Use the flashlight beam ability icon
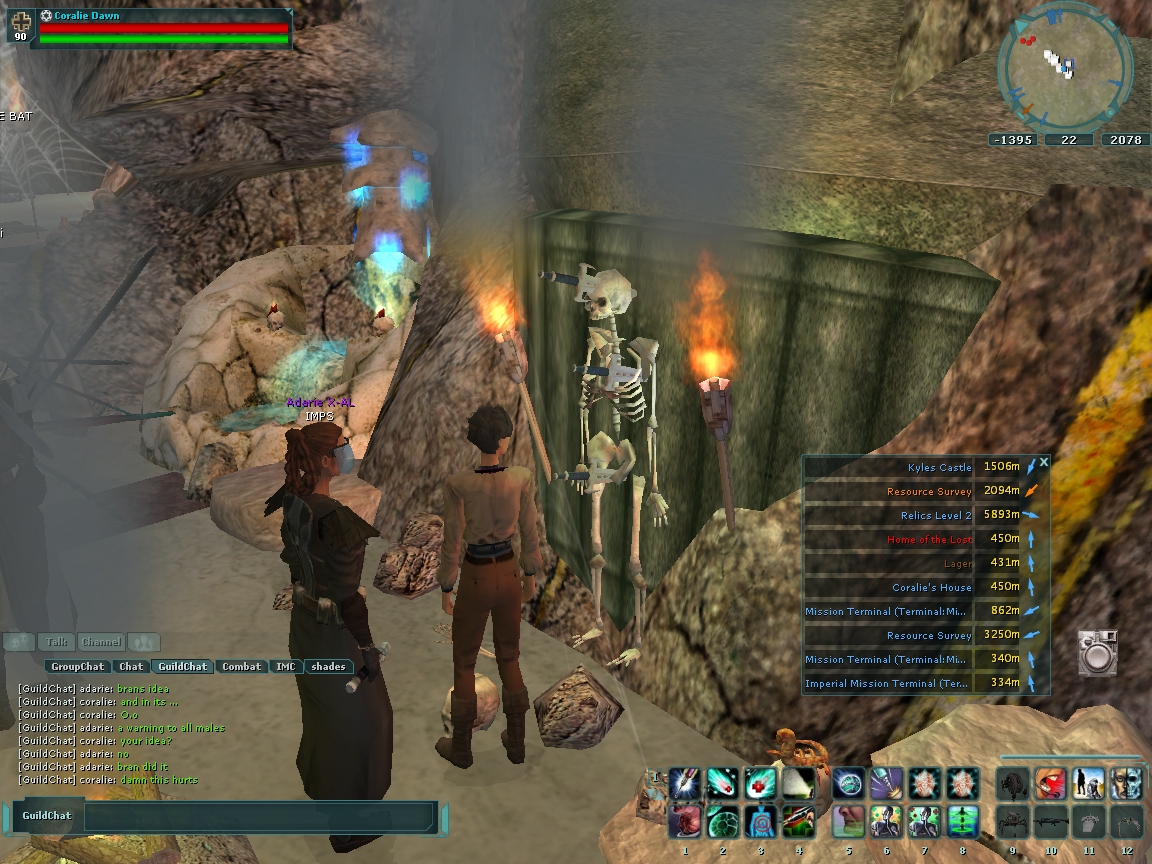Image resolution: width=1152 pixels, height=864 pixels. tap(799, 782)
